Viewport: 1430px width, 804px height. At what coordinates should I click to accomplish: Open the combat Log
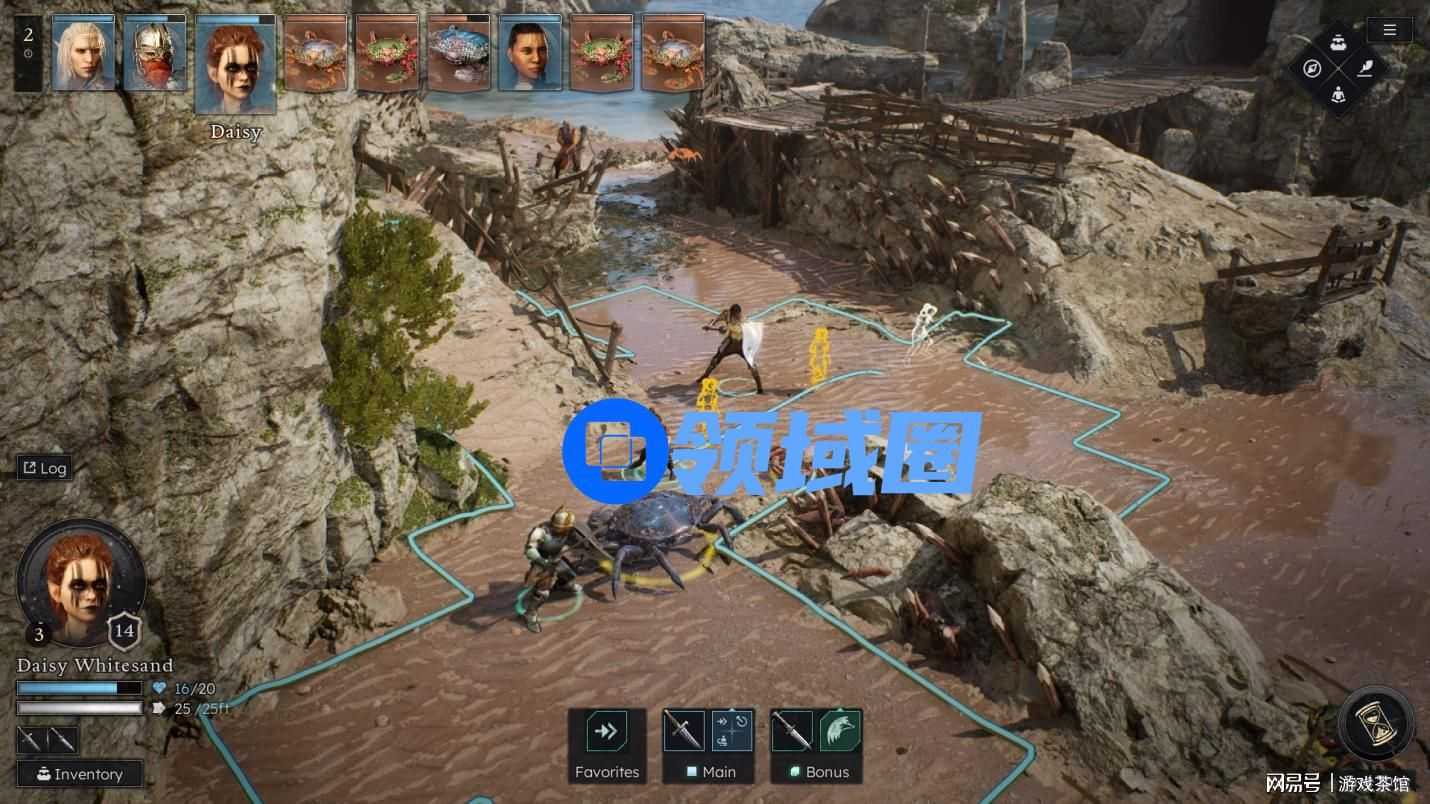44,468
